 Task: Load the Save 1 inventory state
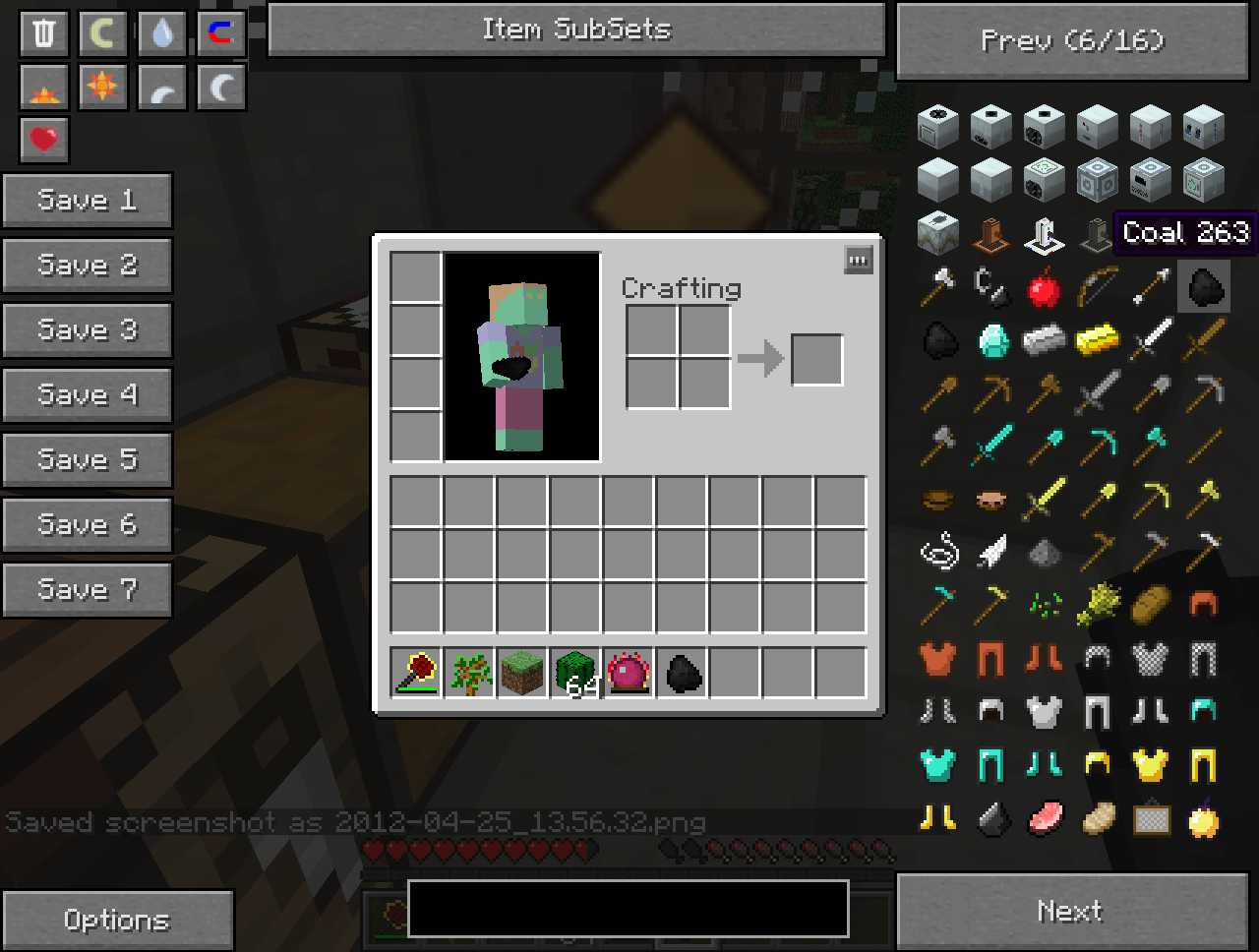coord(87,201)
